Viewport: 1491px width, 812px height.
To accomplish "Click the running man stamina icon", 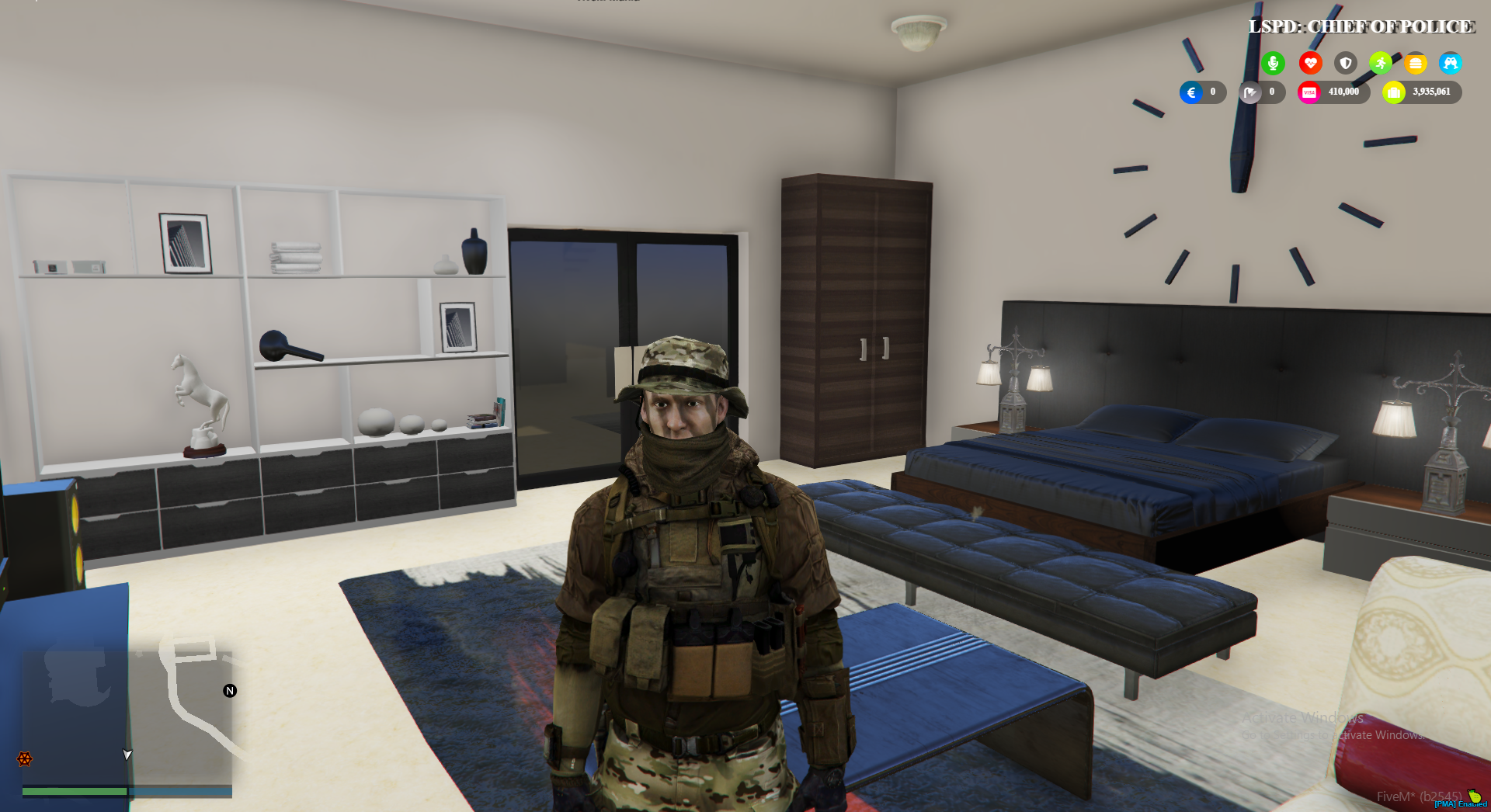I will (x=1380, y=64).
